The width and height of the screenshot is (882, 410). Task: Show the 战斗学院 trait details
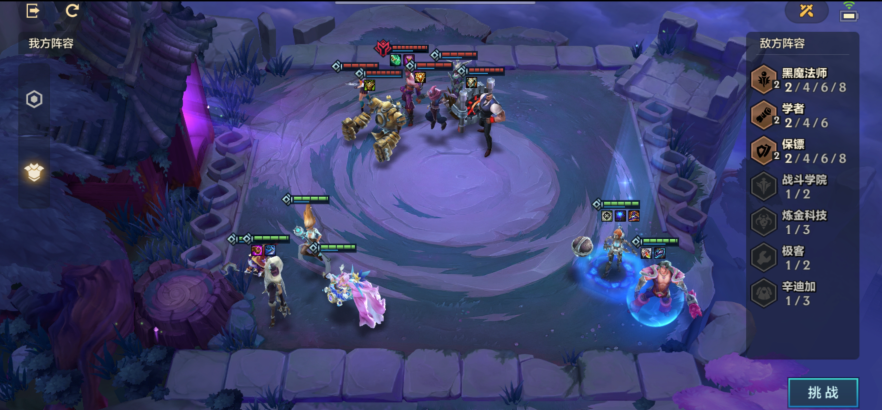tap(802, 187)
